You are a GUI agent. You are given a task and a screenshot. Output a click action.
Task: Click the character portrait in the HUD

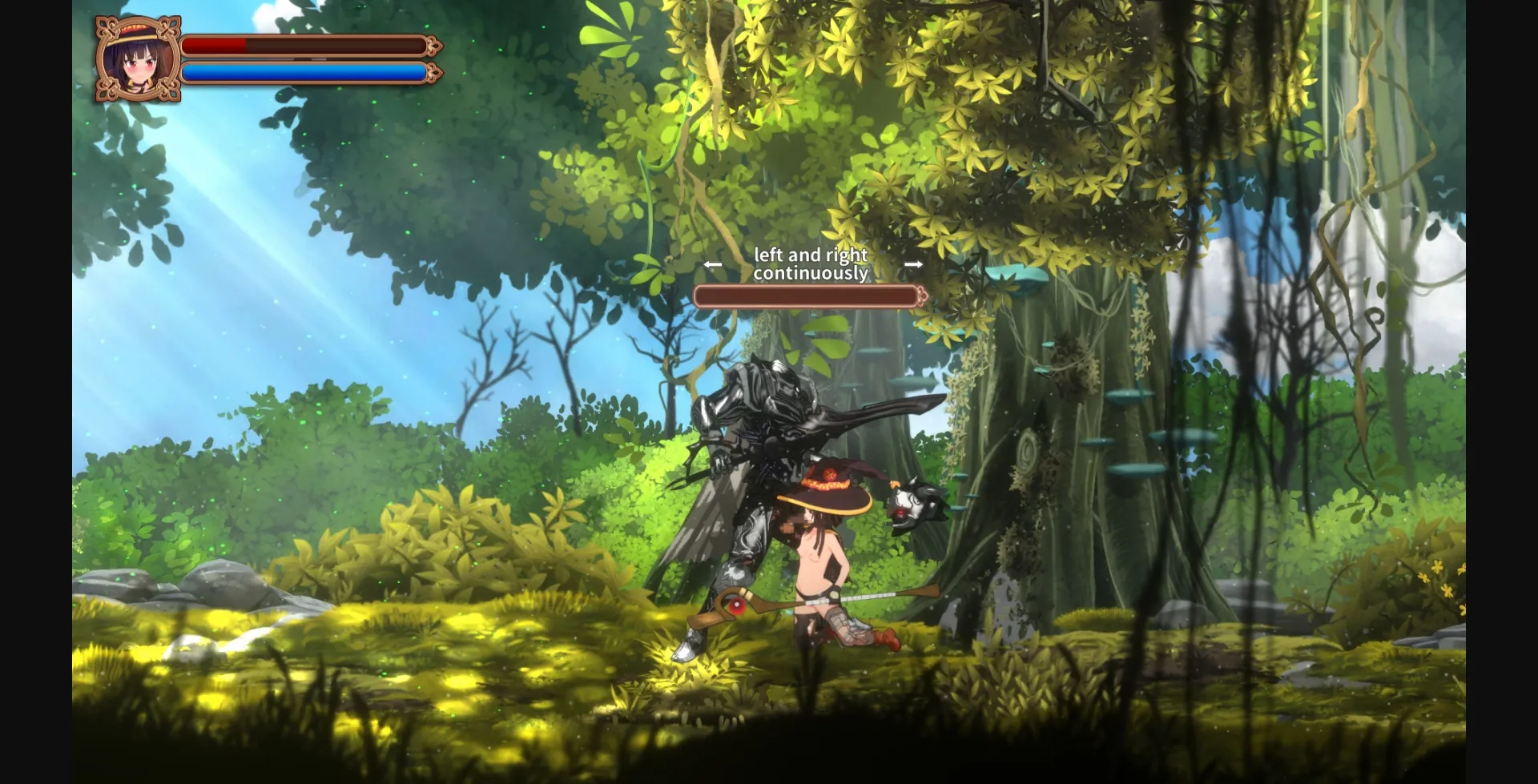tap(138, 59)
